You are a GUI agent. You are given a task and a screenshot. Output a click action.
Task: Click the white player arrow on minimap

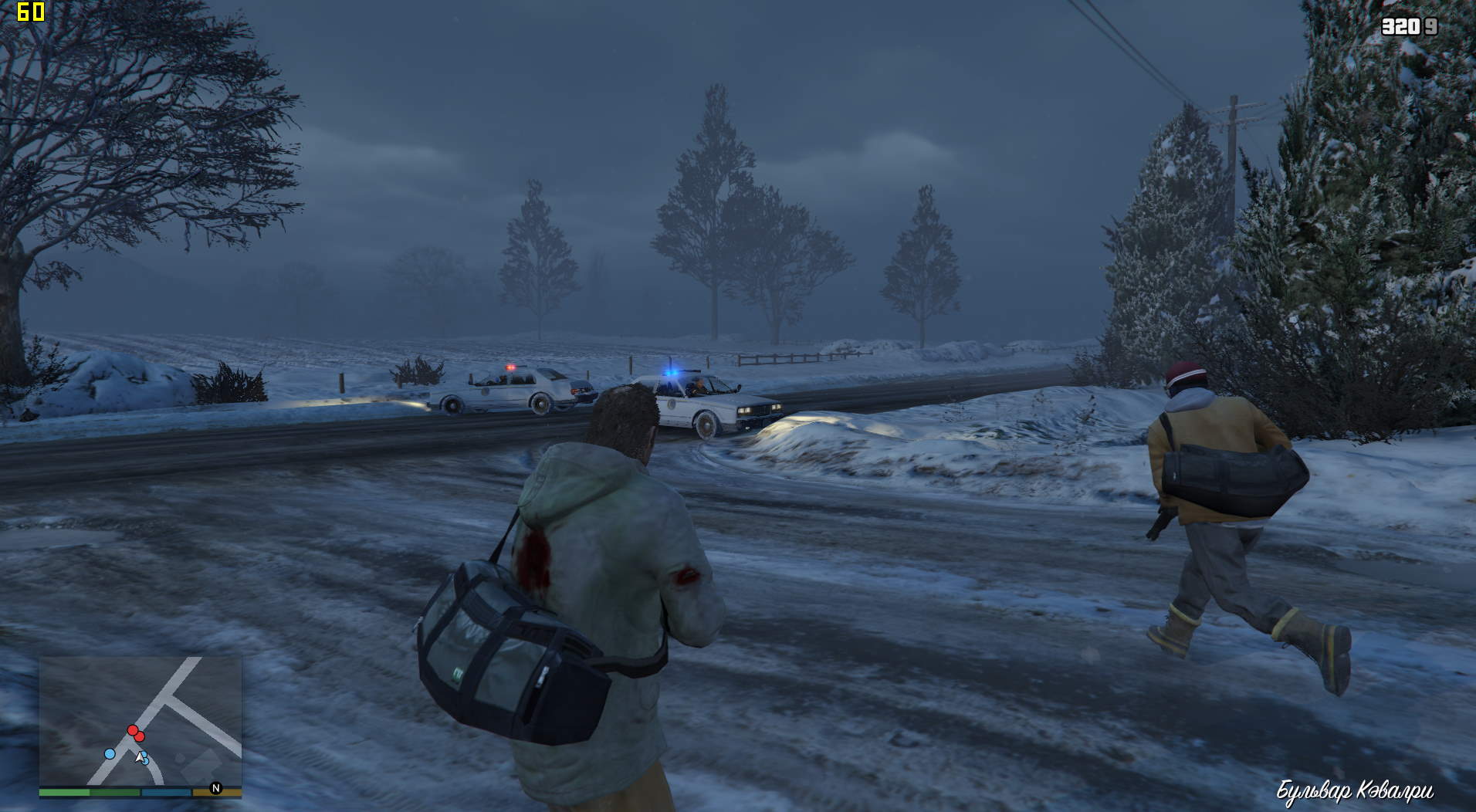point(140,757)
